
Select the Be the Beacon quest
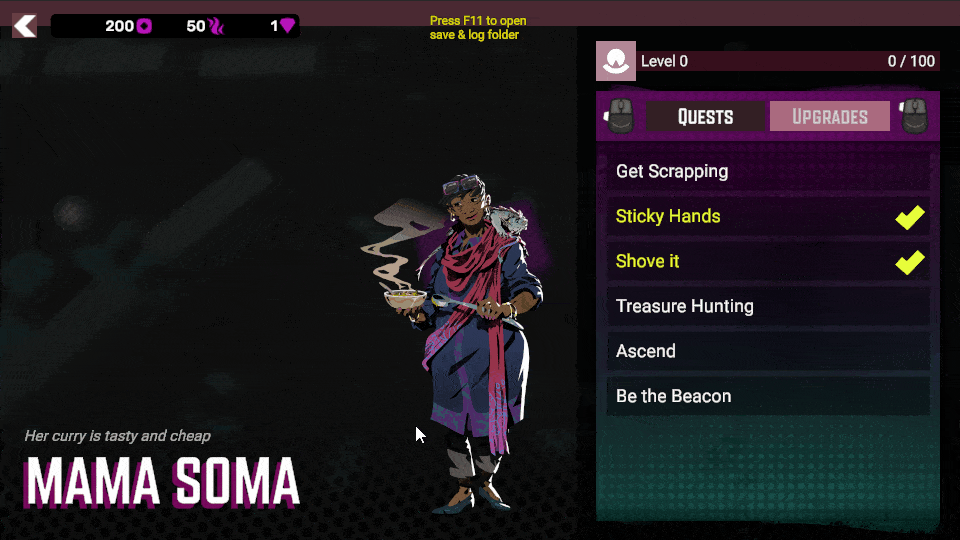[x=768, y=396]
